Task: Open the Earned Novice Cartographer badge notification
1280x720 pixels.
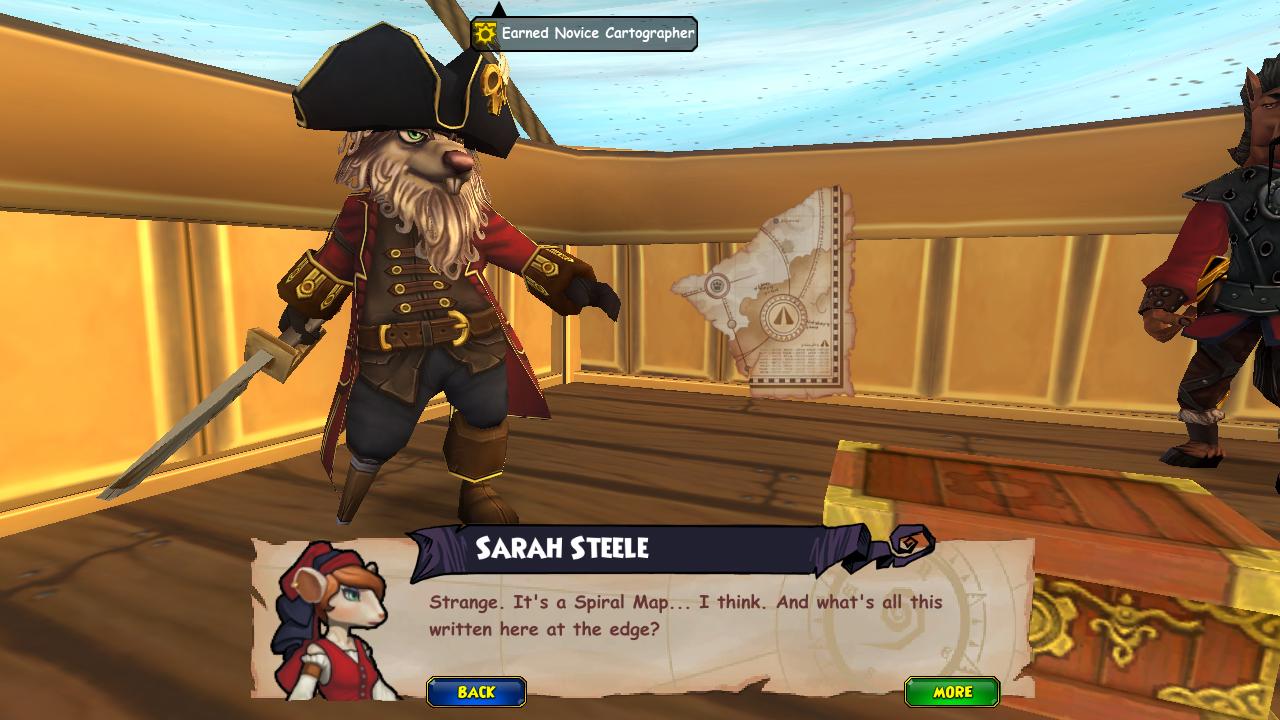Action: click(585, 33)
